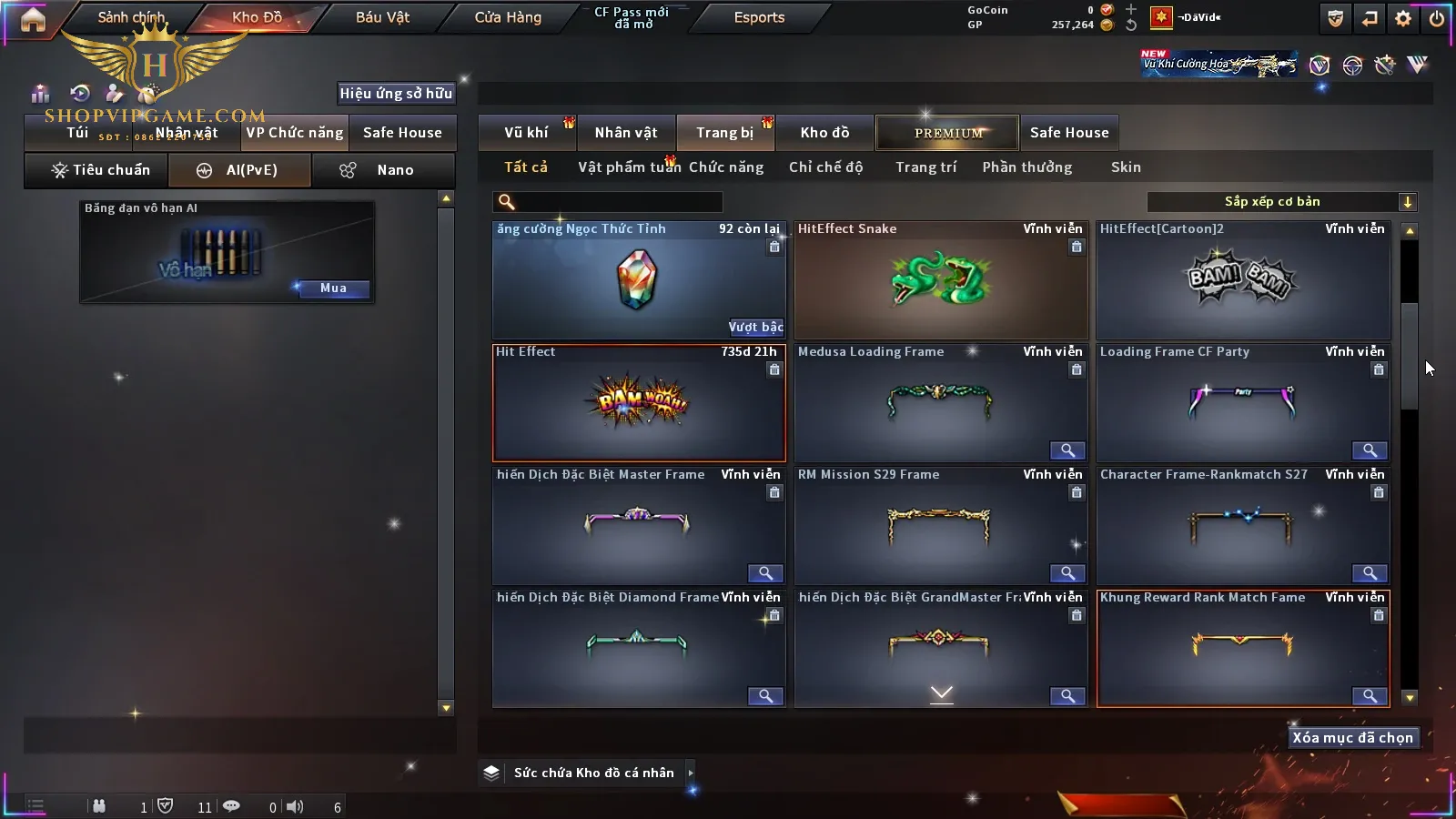Show the Skin filter sub-tab
Viewport: 1456px width, 819px height.
pos(1126,167)
